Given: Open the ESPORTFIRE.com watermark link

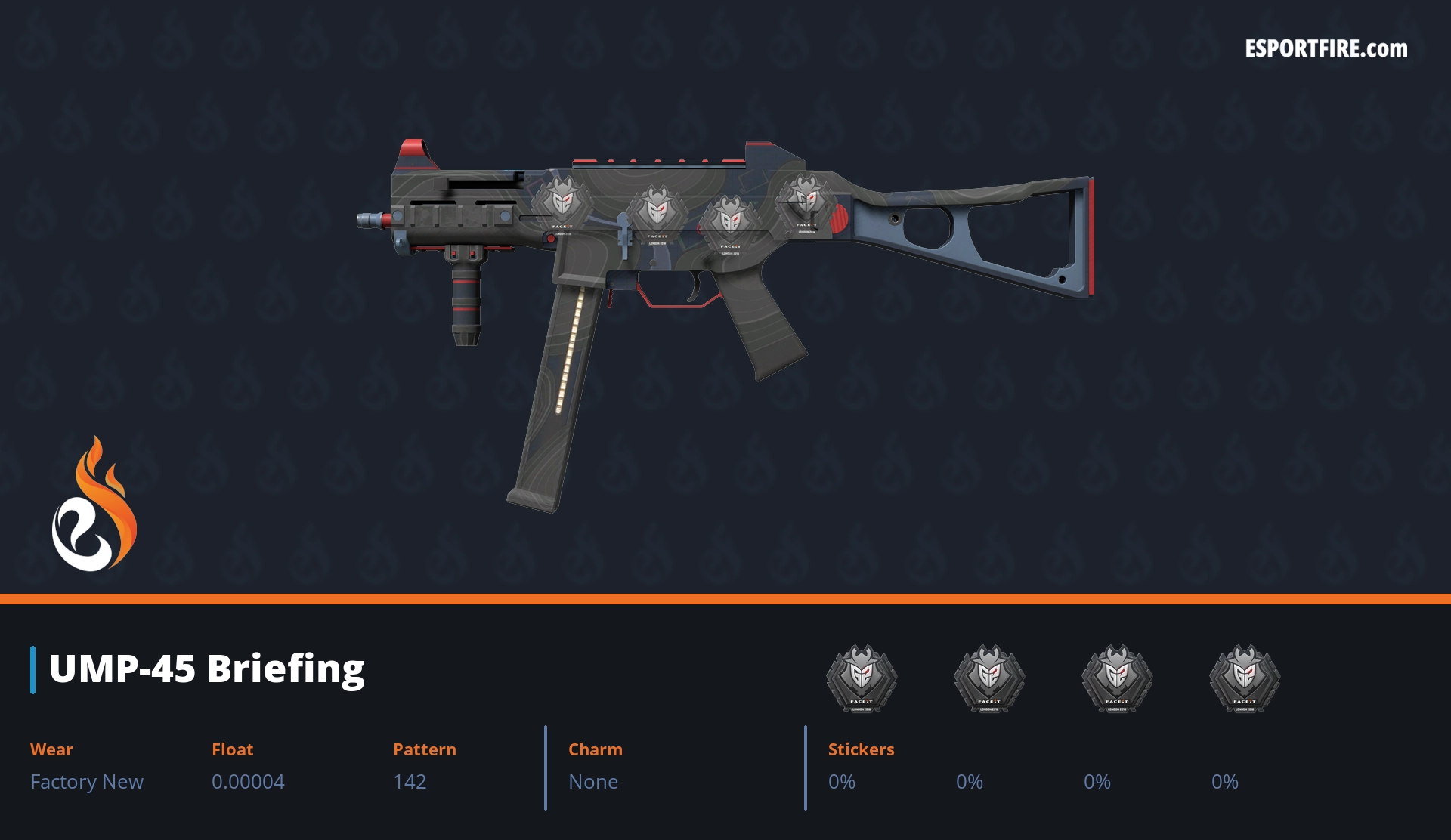Looking at the screenshot, I should coord(1326,49).
